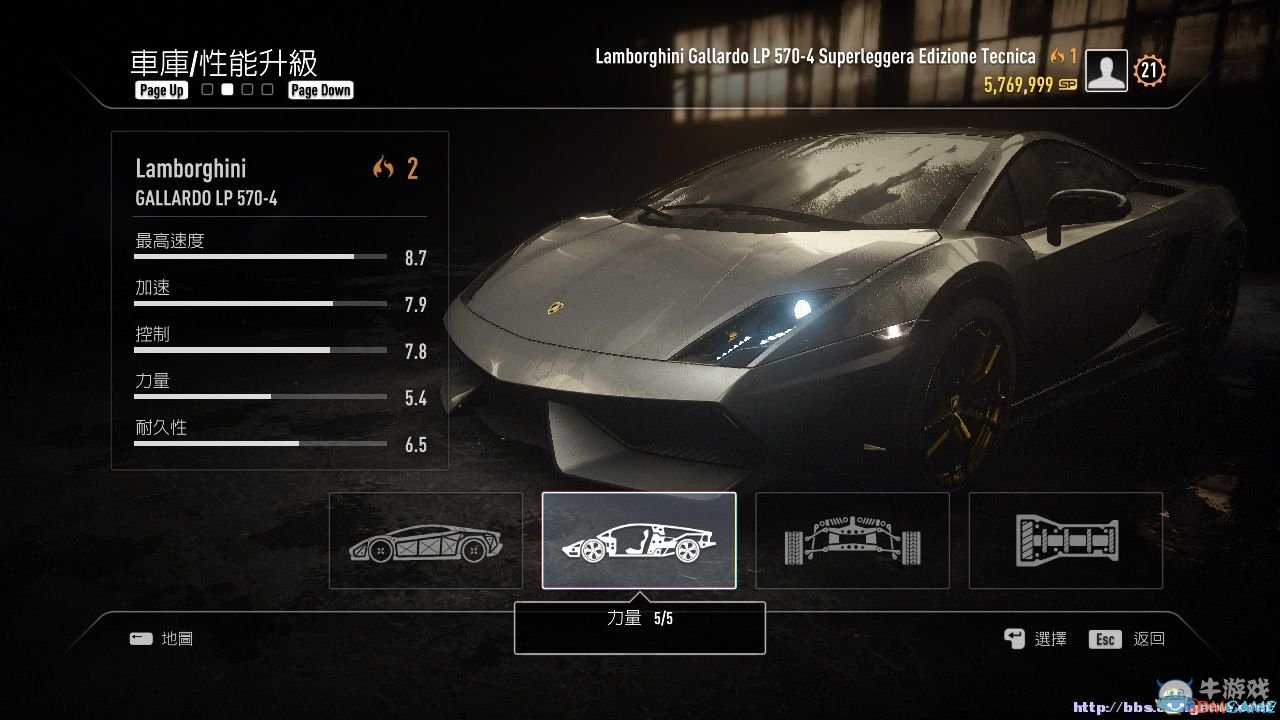Select the filled second page indicator
The image size is (1280, 720).
226,89
